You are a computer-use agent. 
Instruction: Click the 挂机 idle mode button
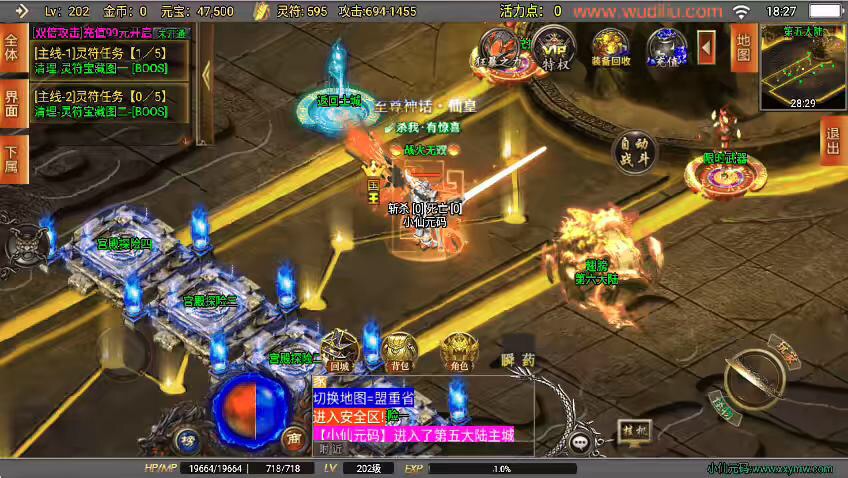click(634, 431)
